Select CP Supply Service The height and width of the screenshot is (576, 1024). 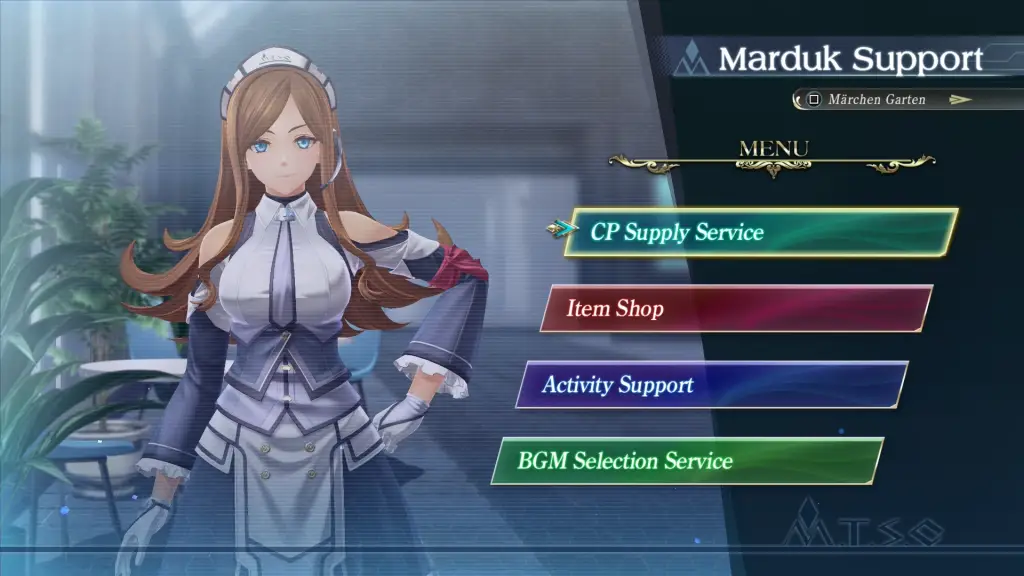(x=760, y=232)
